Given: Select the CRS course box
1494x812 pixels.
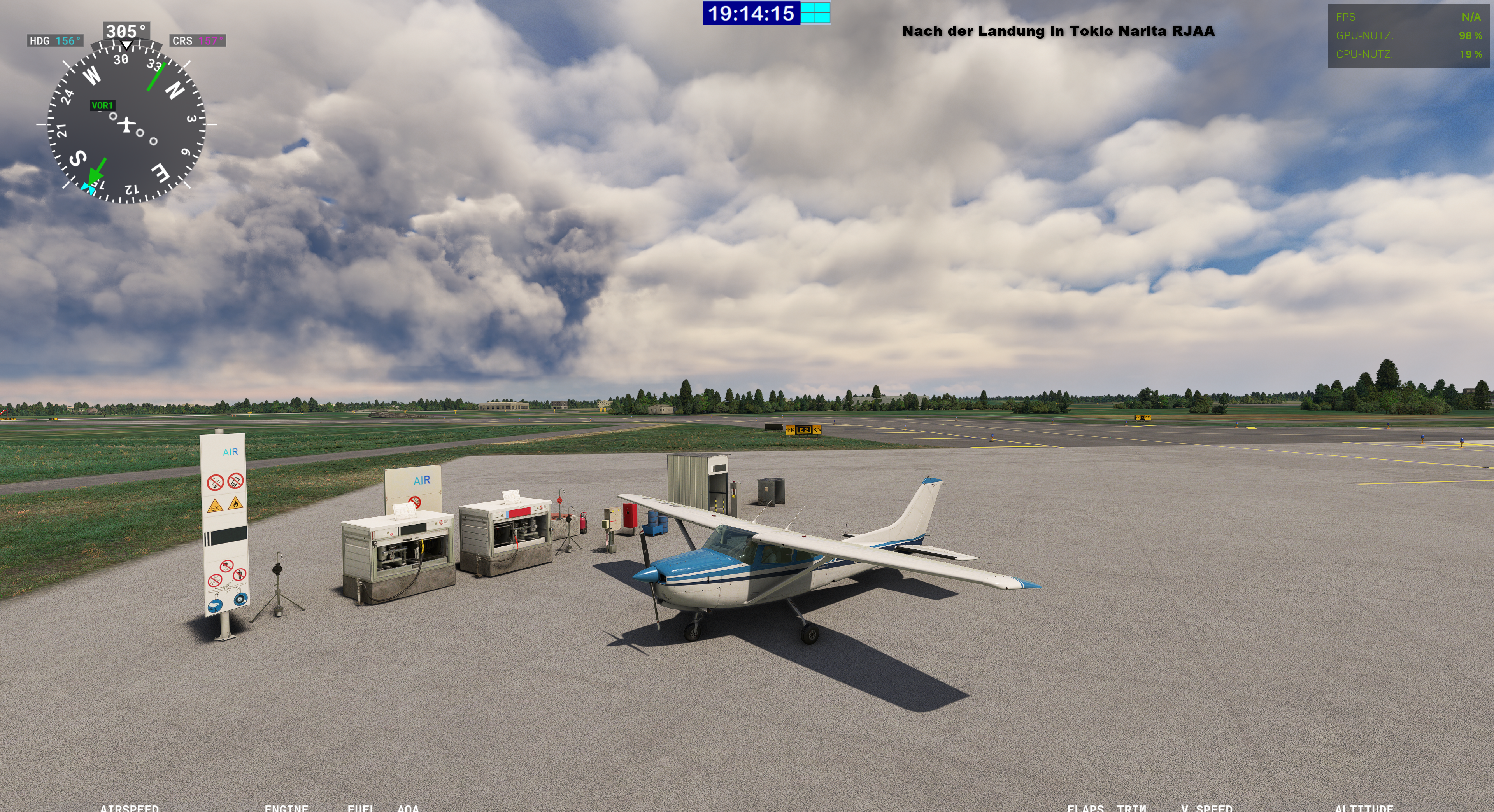Looking at the screenshot, I should tap(197, 40).
